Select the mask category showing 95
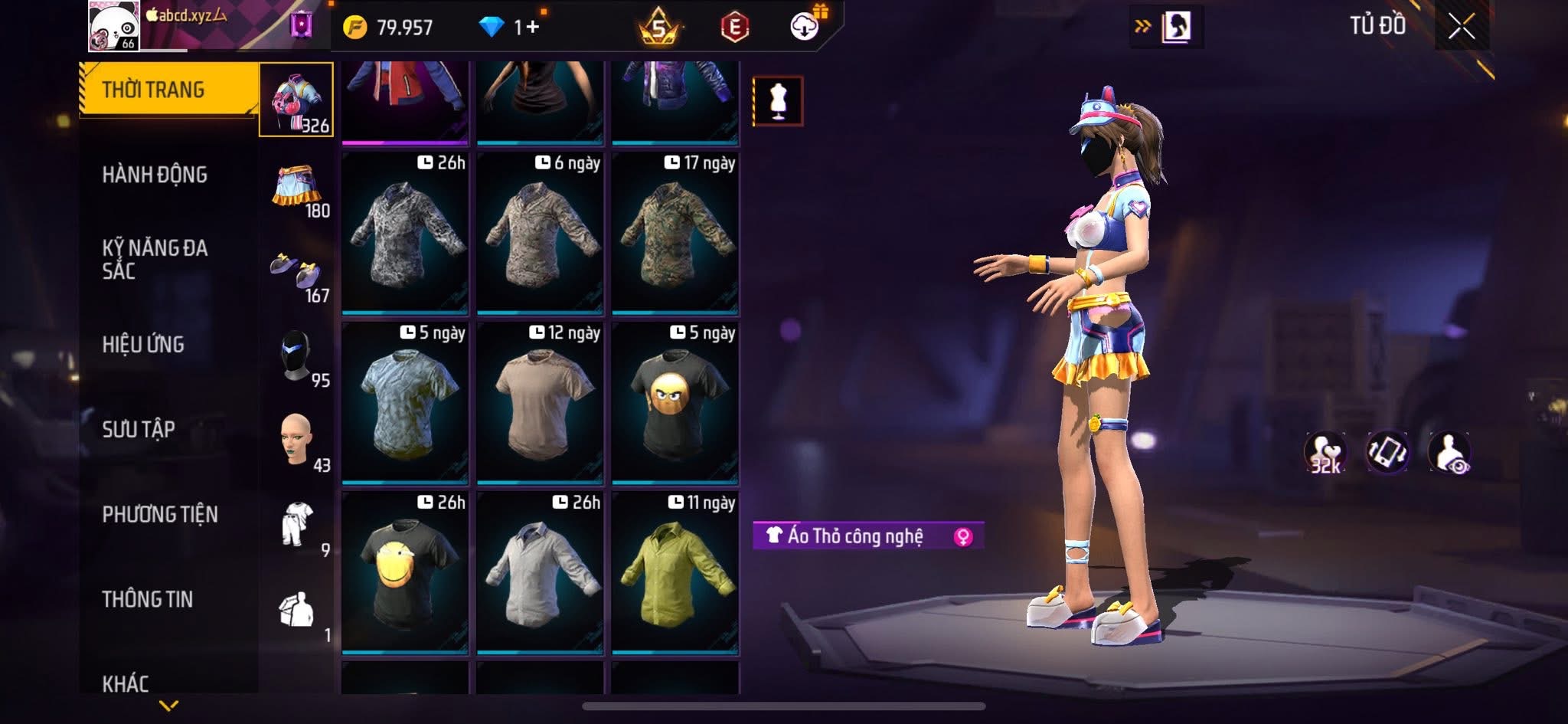The image size is (1568, 724). [298, 357]
